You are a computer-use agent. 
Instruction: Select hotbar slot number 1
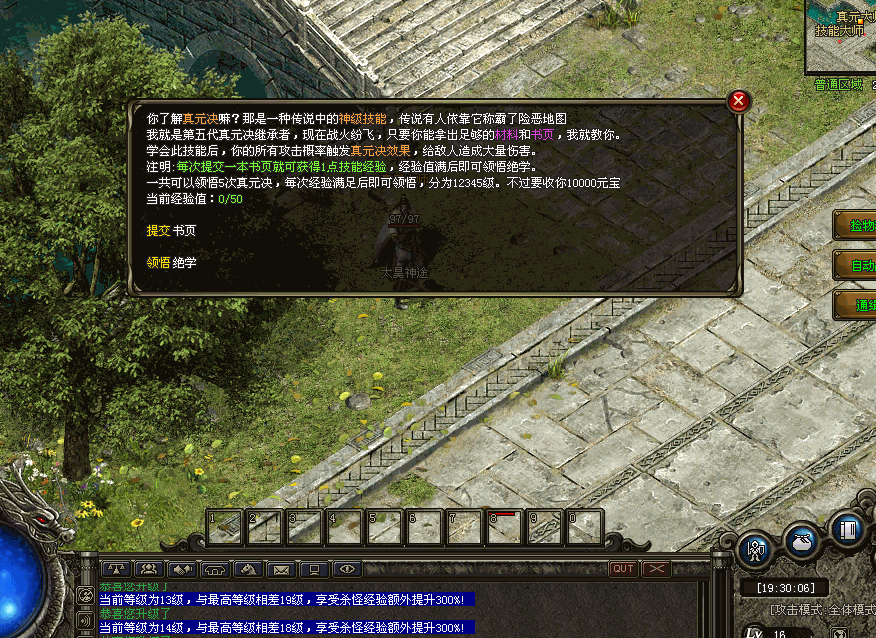coord(225,526)
